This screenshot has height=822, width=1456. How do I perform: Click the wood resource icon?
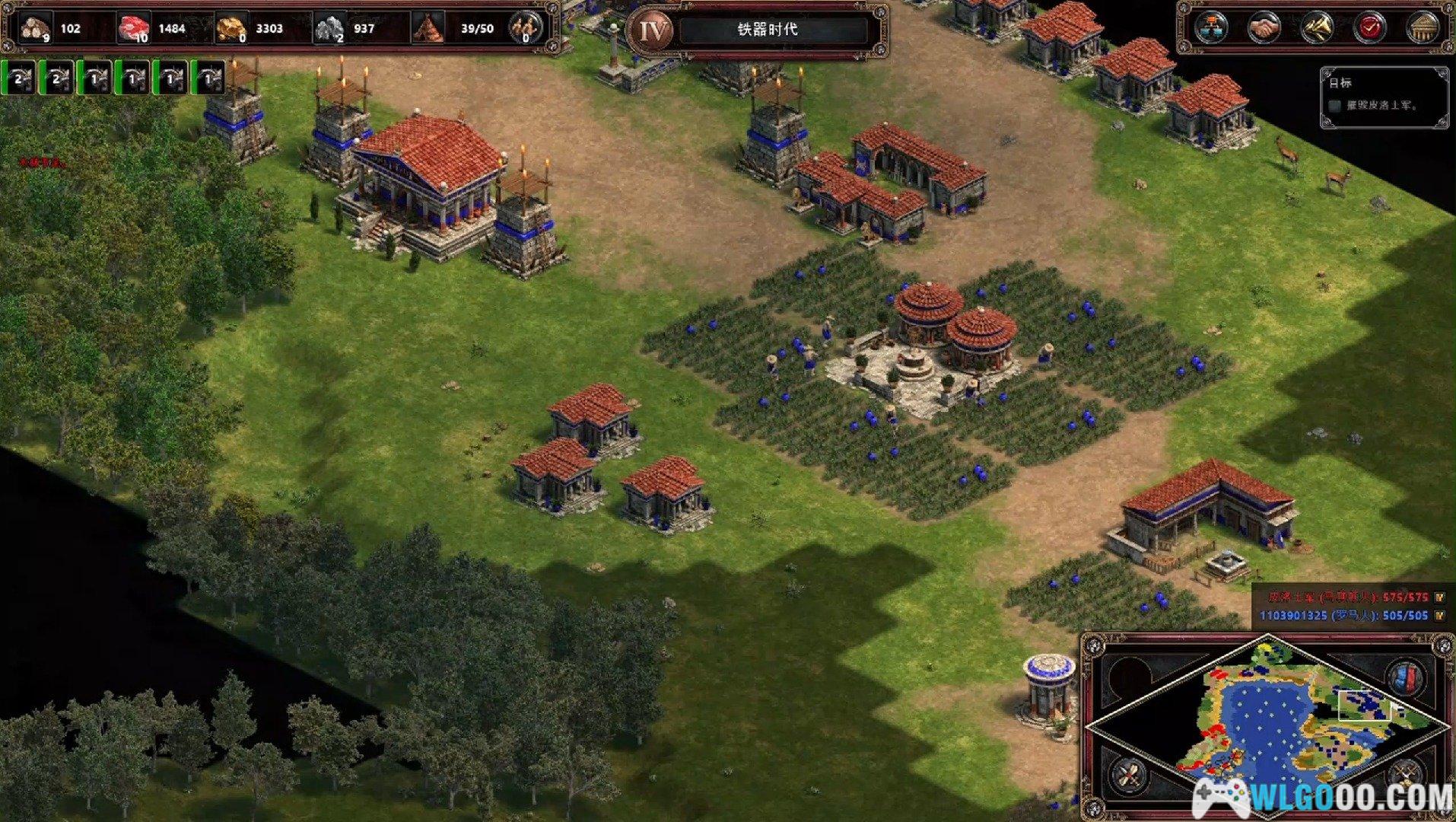pos(35,29)
